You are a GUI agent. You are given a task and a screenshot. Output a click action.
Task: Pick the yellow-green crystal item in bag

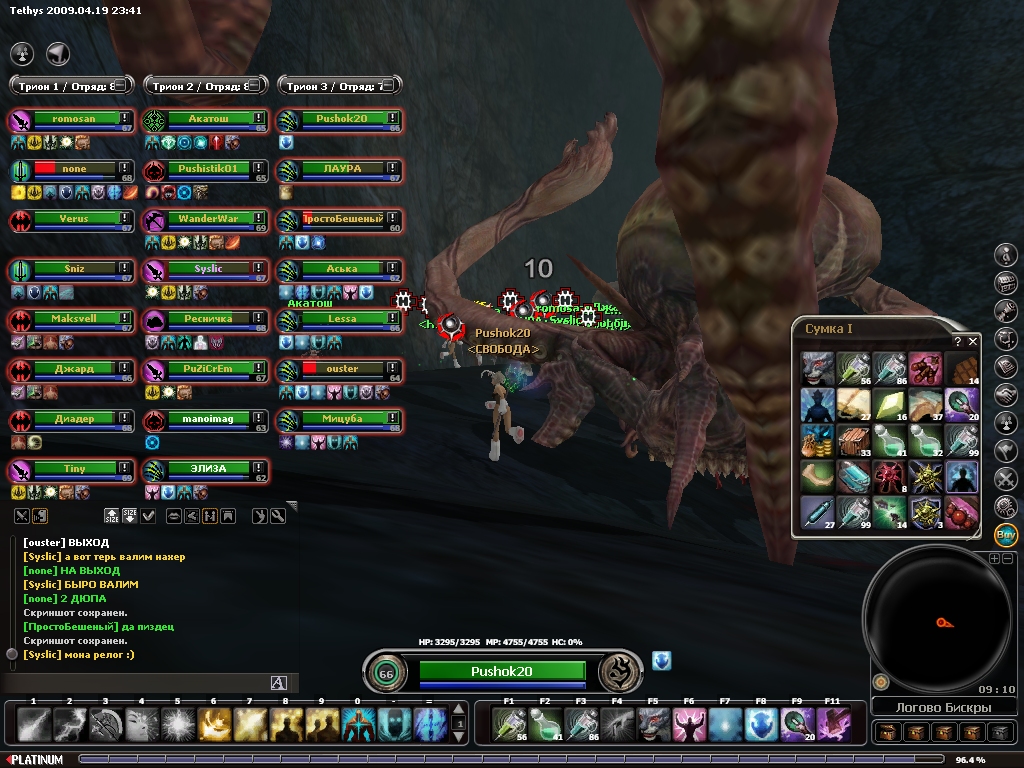pyautogui.click(x=889, y=404)
